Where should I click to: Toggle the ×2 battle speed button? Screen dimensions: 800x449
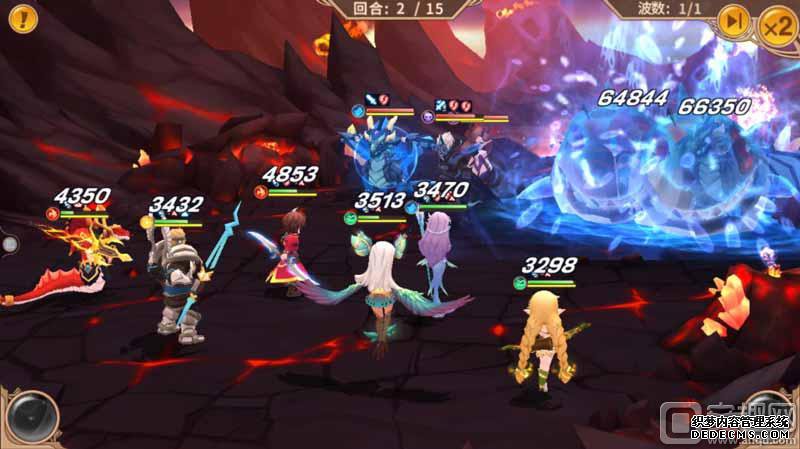(777, 23)
